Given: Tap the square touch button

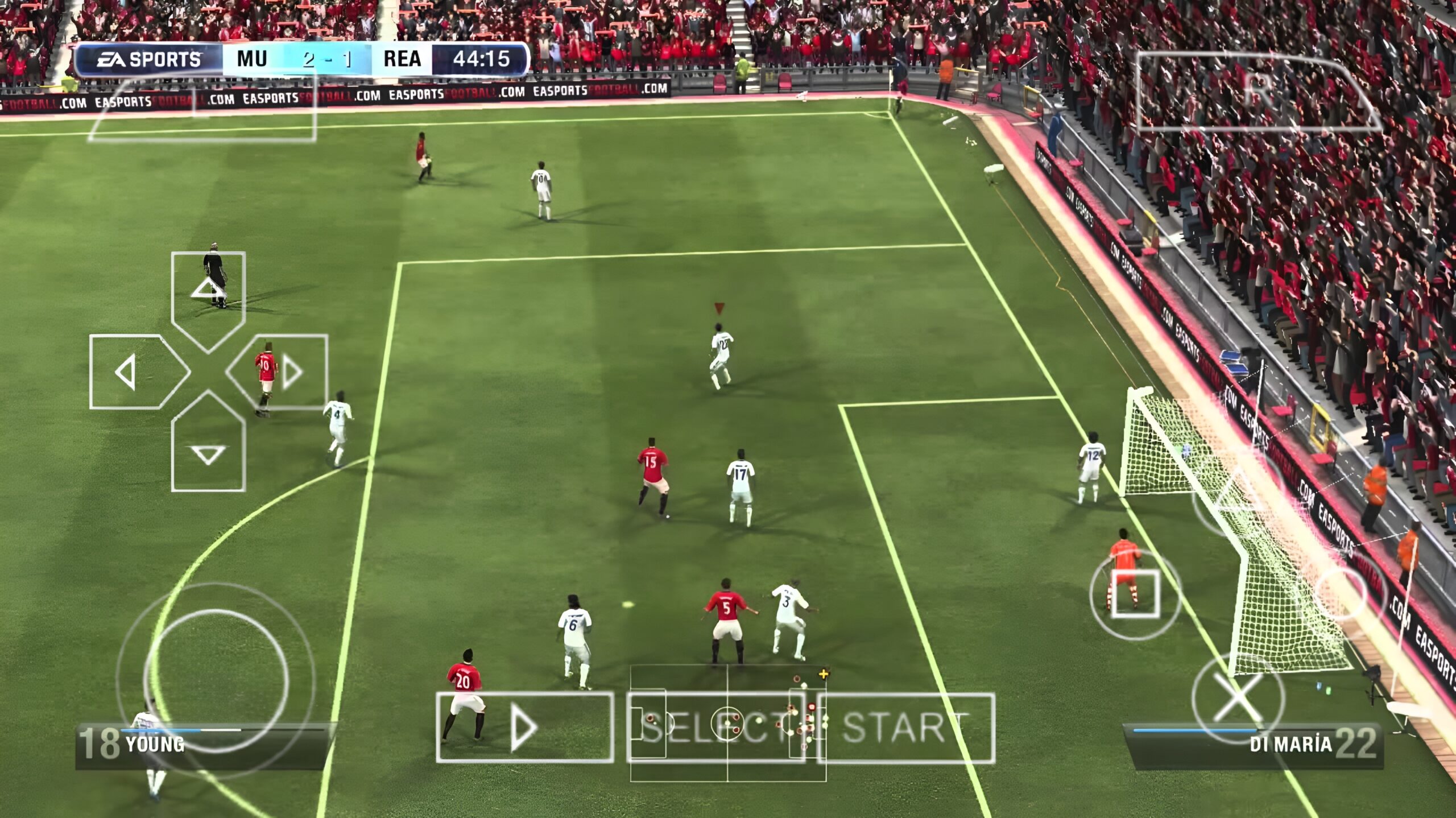Looking at the screenshot, I should click(x=1135, y=594).
